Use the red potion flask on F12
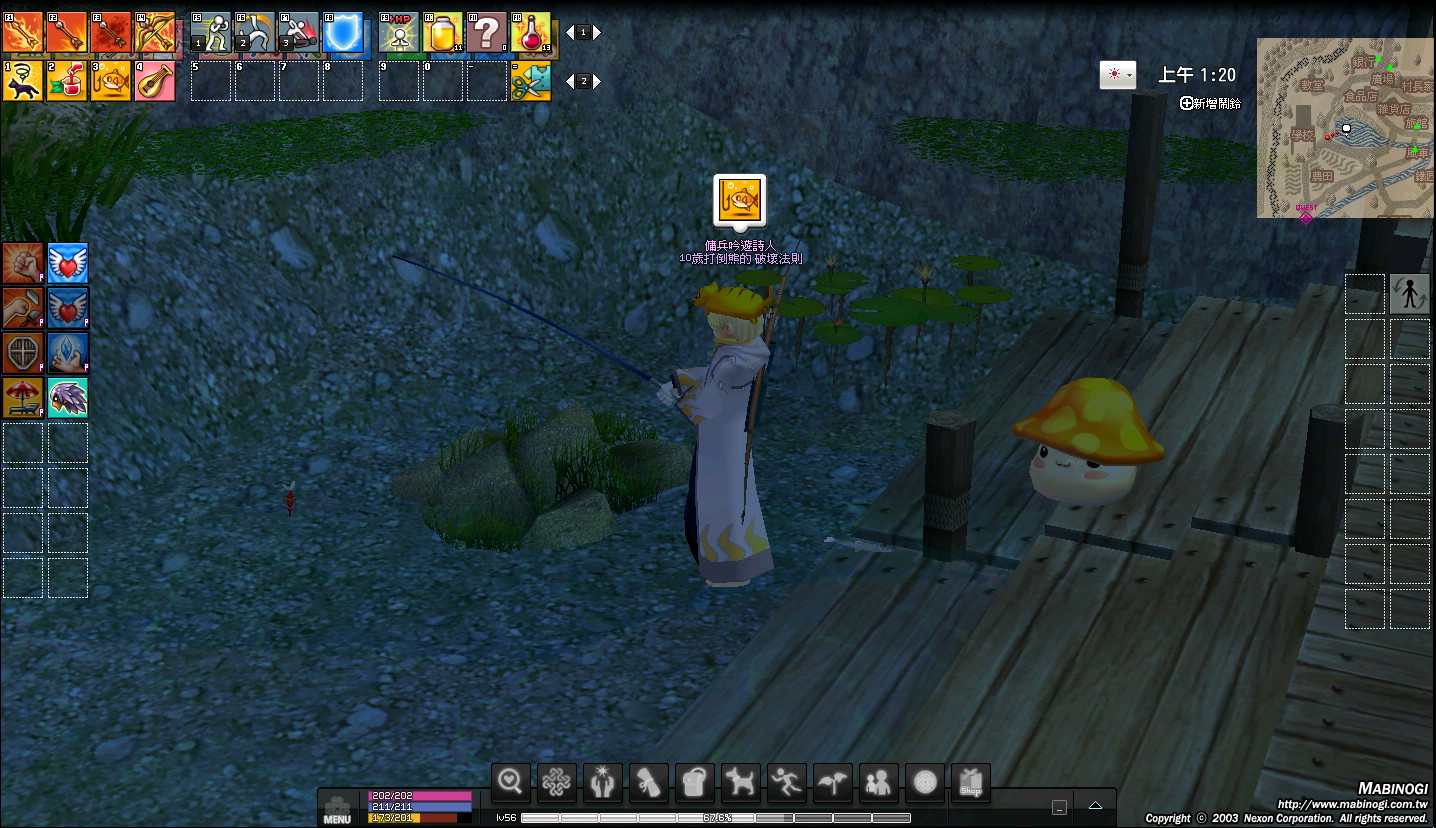 pyautogui.click(x=531, y=32)
